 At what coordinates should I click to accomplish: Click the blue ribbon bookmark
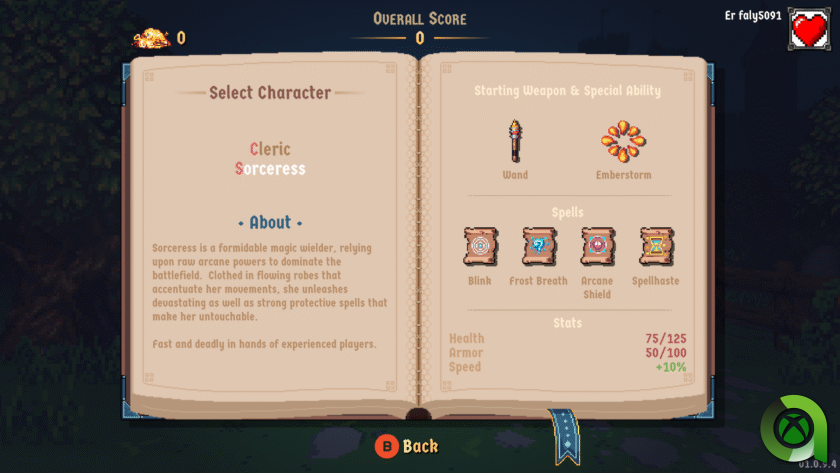tap(567, 436)
